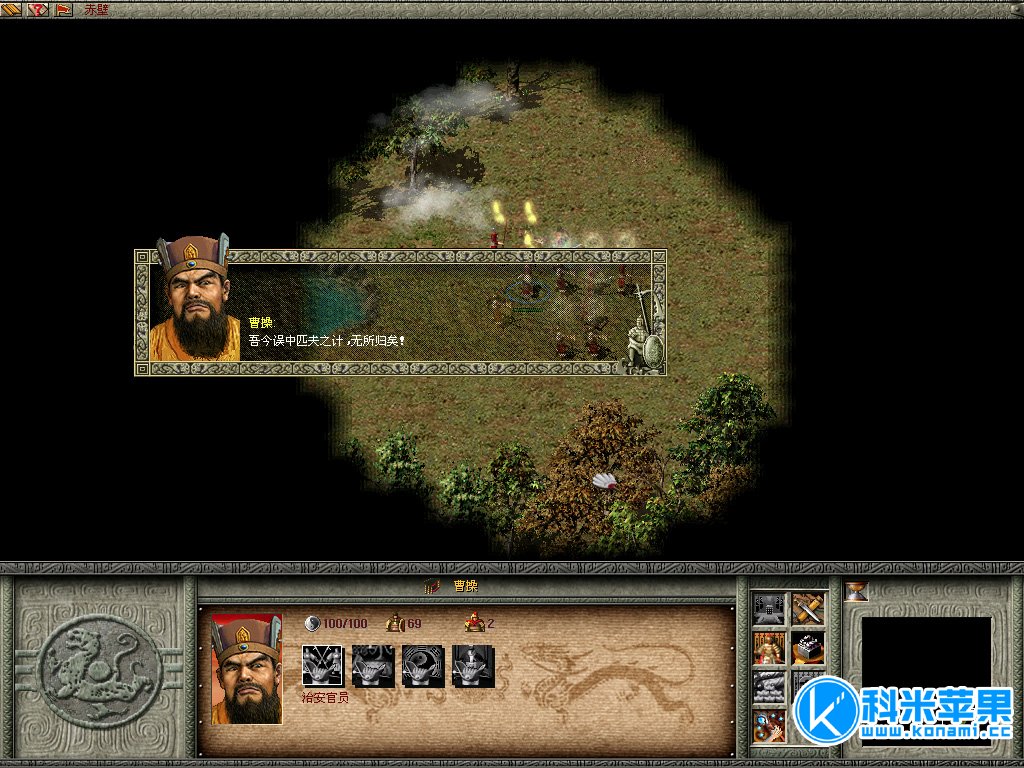Select the red flag toolbar icon

(x=64, y=9)
